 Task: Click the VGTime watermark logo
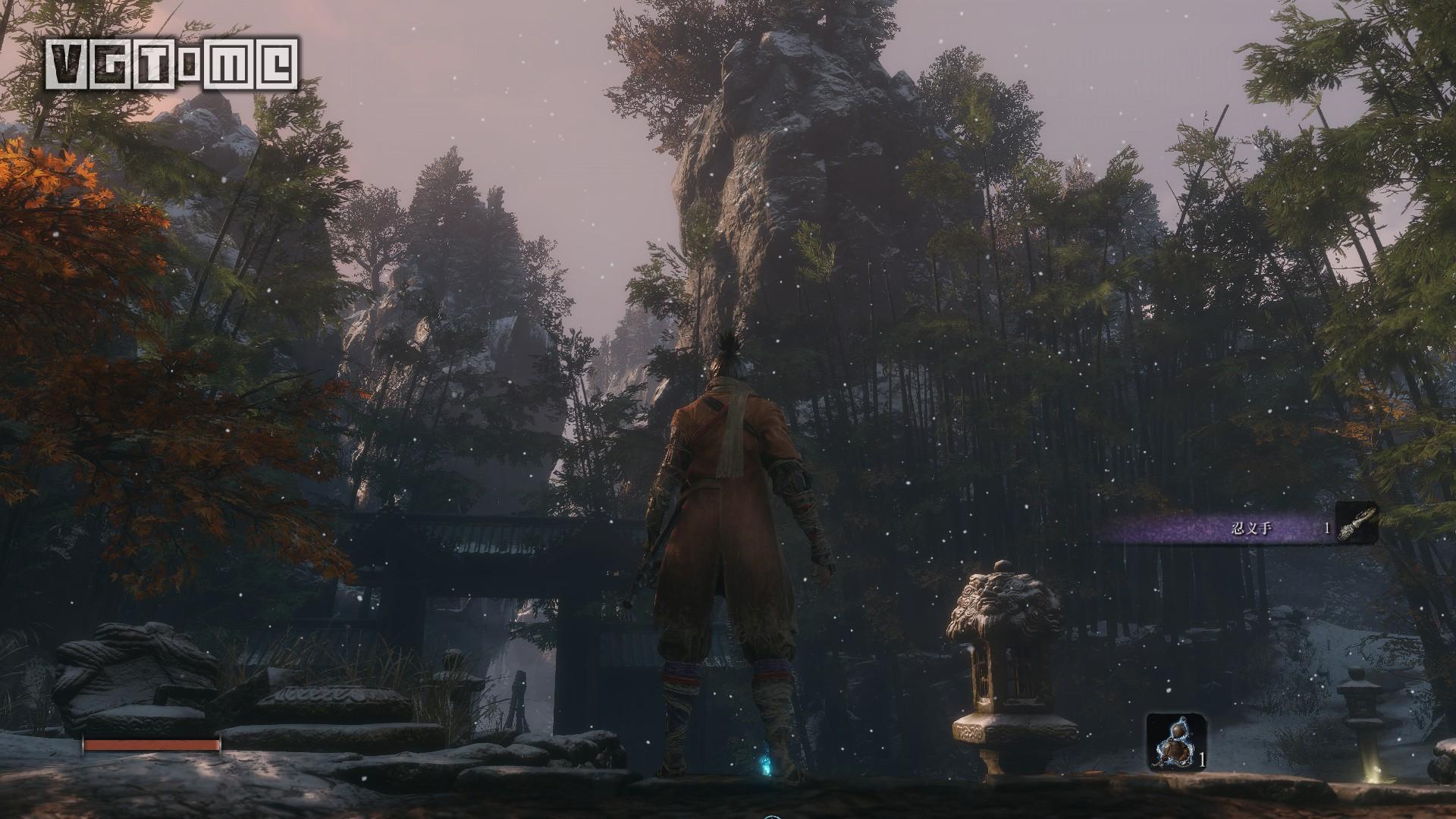point(172,64)
